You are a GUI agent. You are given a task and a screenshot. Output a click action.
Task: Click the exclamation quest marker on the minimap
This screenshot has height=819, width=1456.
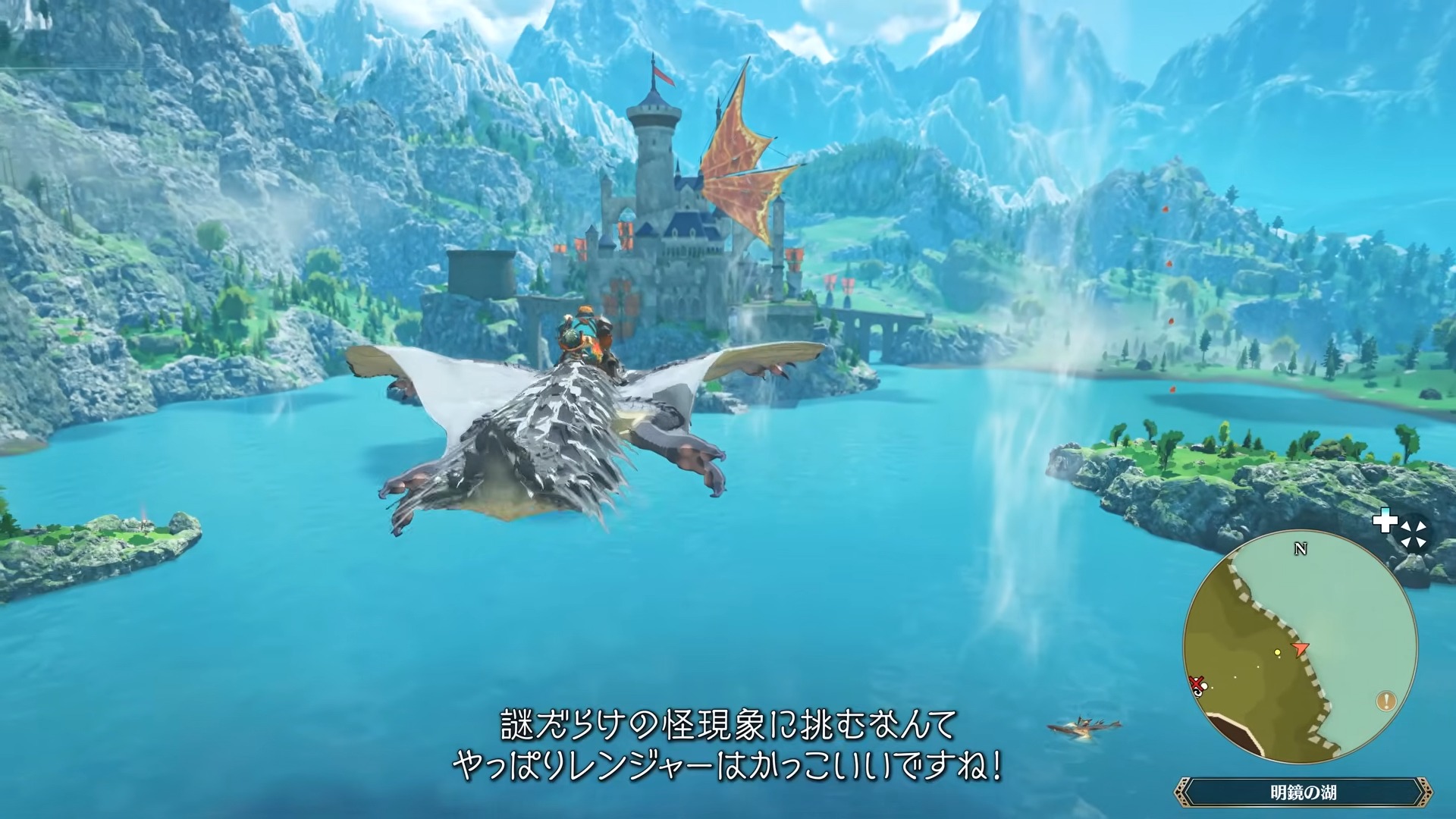tap(1386, 701)
